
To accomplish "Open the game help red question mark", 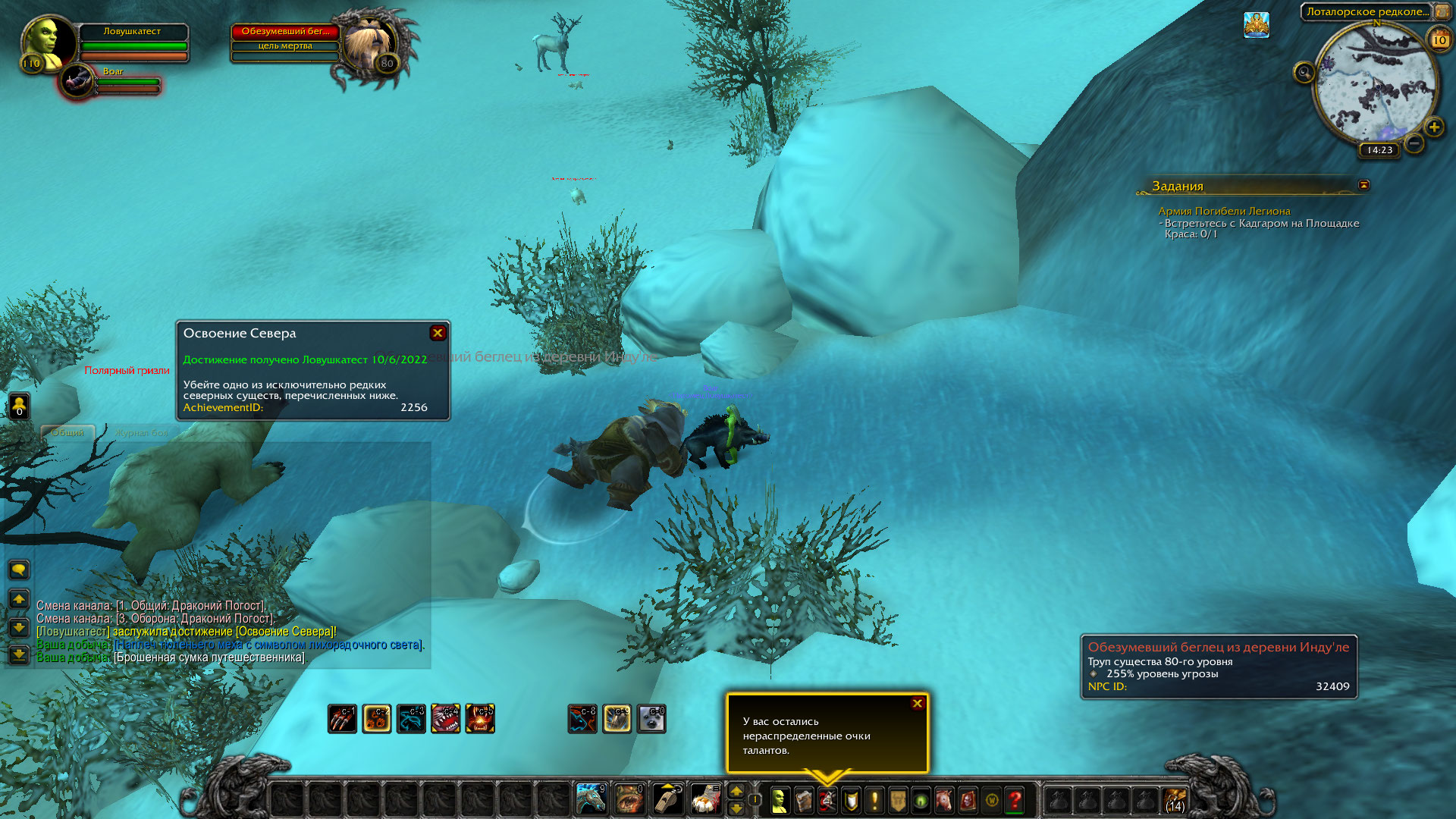I will 1015,800.
